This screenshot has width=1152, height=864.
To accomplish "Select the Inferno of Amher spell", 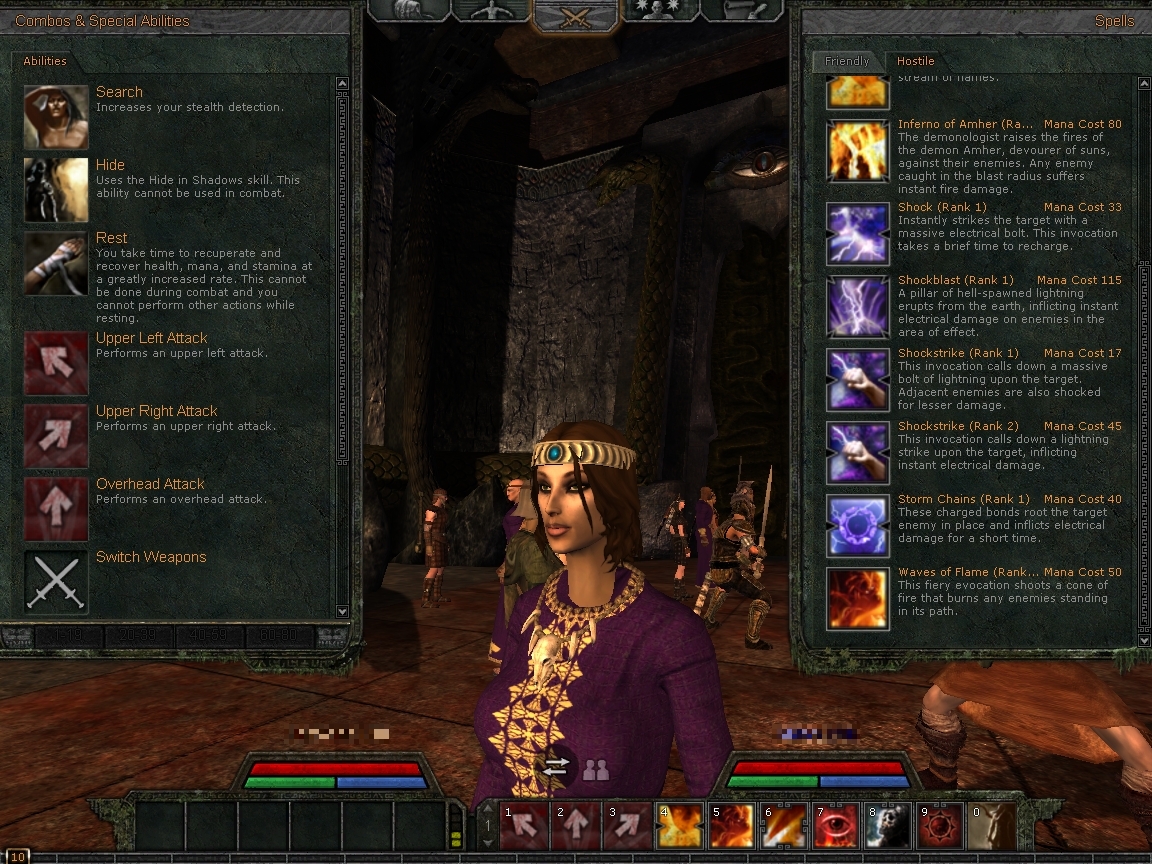I will pos(858,150).
